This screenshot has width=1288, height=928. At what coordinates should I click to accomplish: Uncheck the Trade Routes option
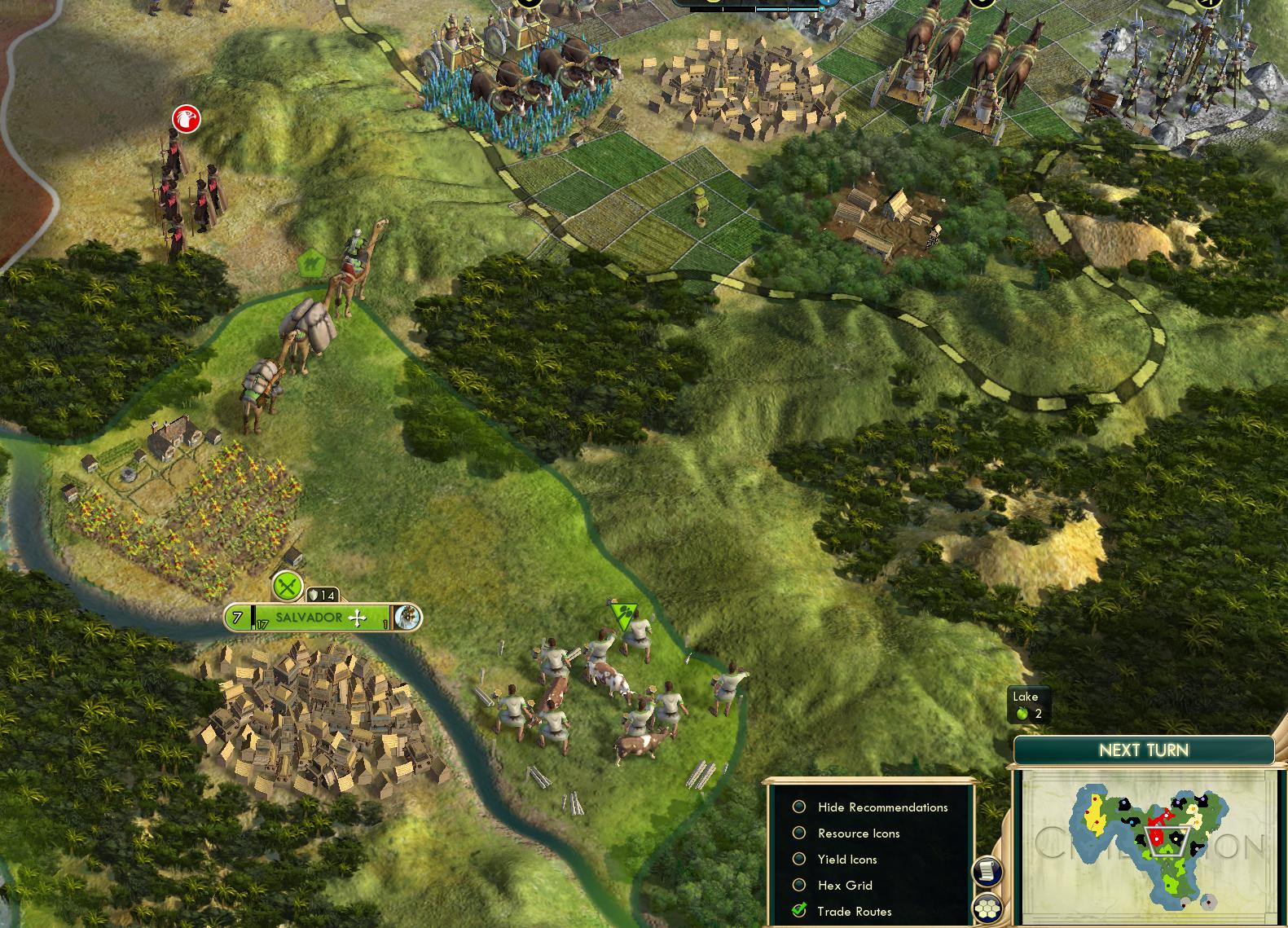click(799, 911)
